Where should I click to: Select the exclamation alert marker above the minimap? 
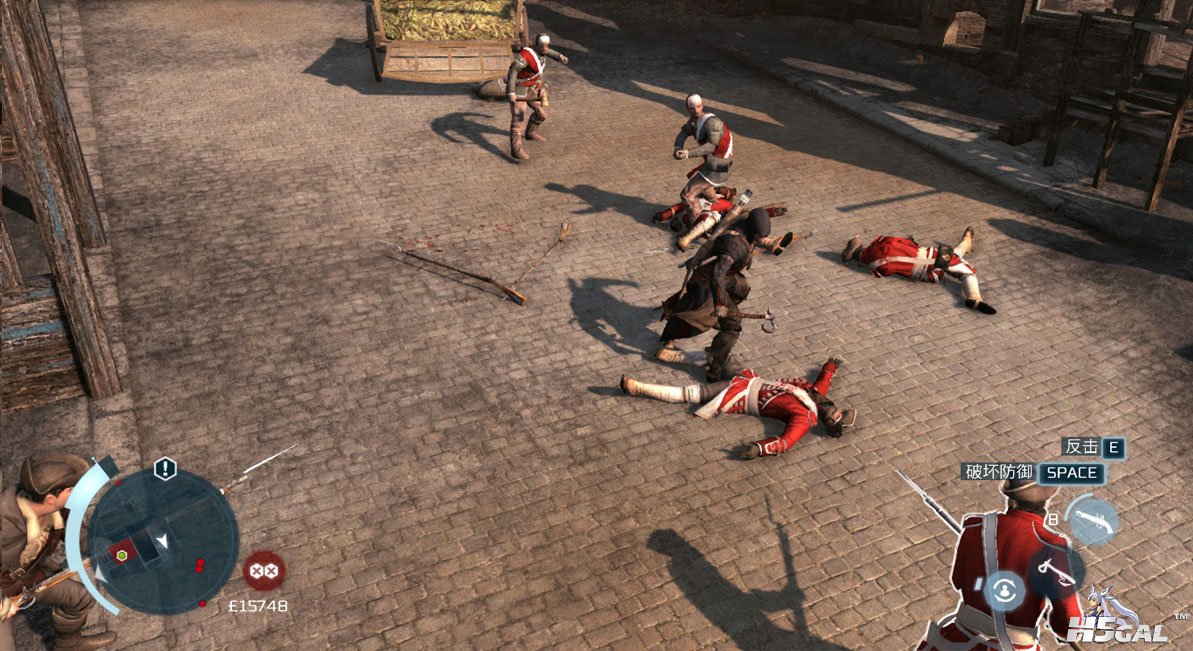tap(165, 469)
